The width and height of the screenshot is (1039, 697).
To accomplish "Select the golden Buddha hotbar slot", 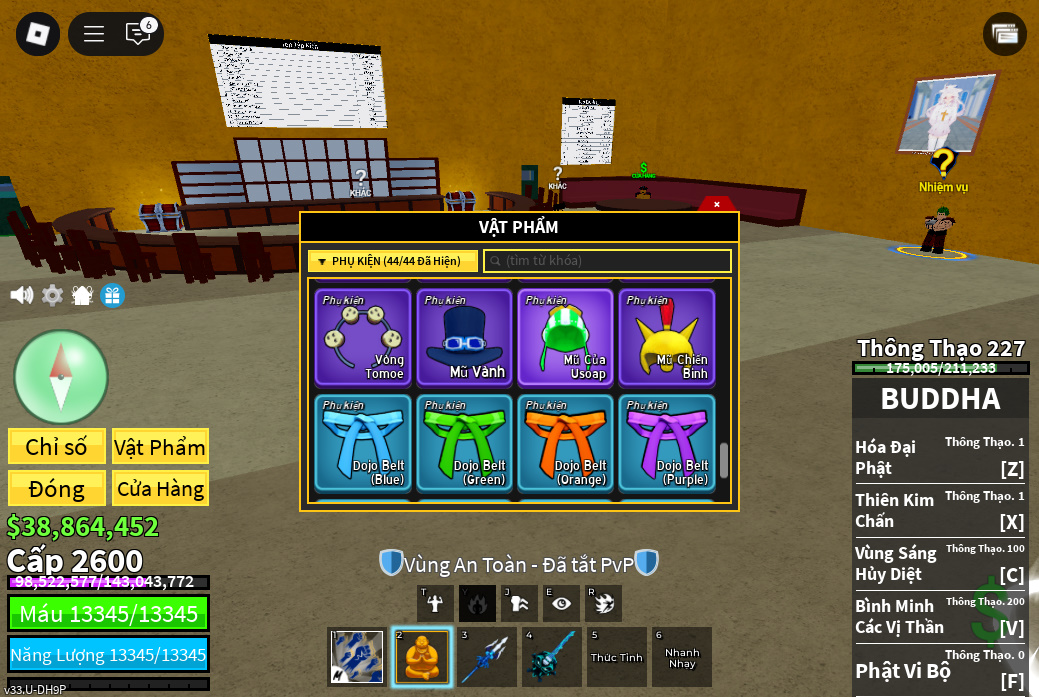I will pyautogui.click(x=421, y=657).
